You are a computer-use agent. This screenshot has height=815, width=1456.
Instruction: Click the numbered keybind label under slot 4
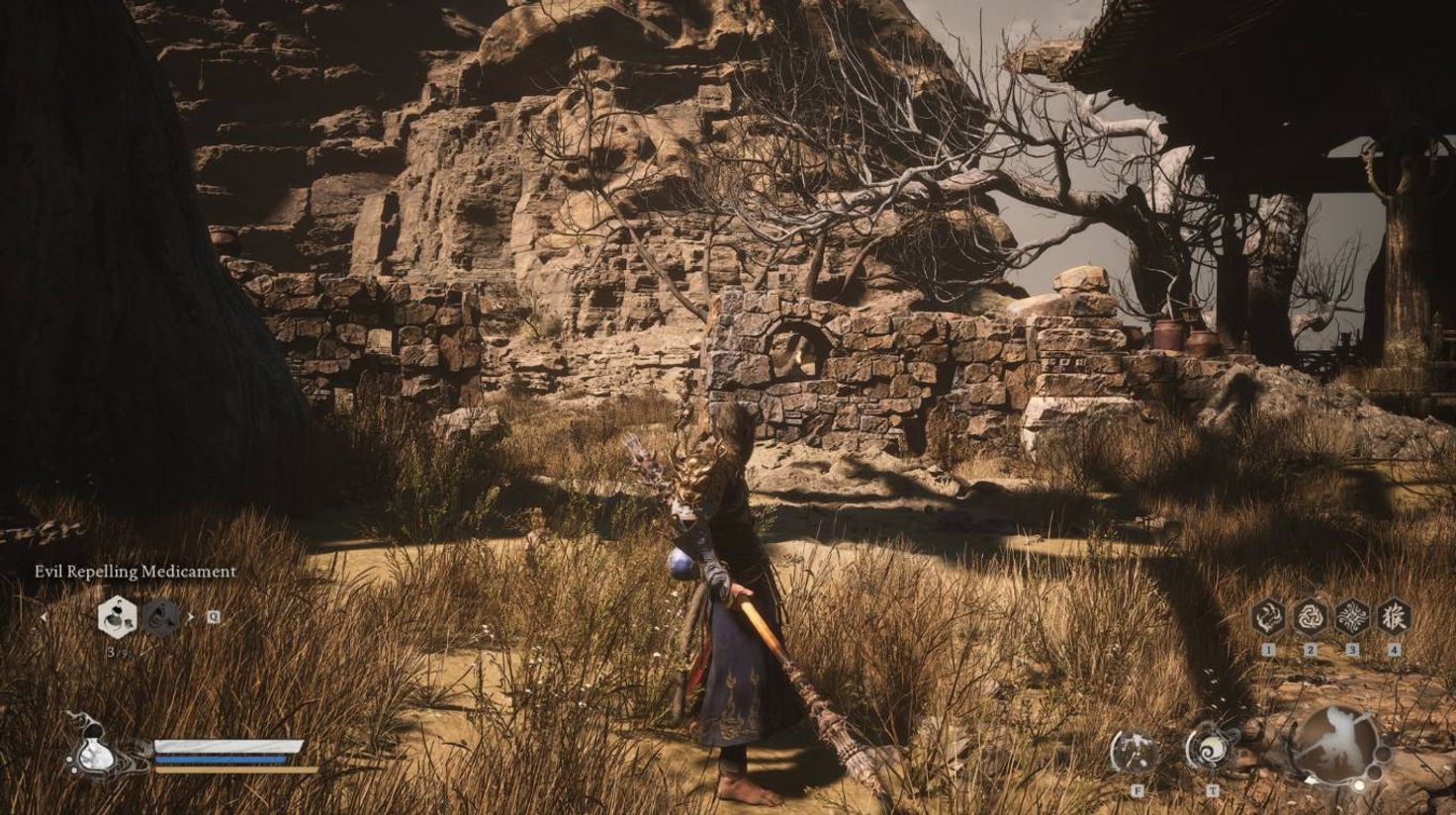pyautogui.click(x=1394, y=650)
